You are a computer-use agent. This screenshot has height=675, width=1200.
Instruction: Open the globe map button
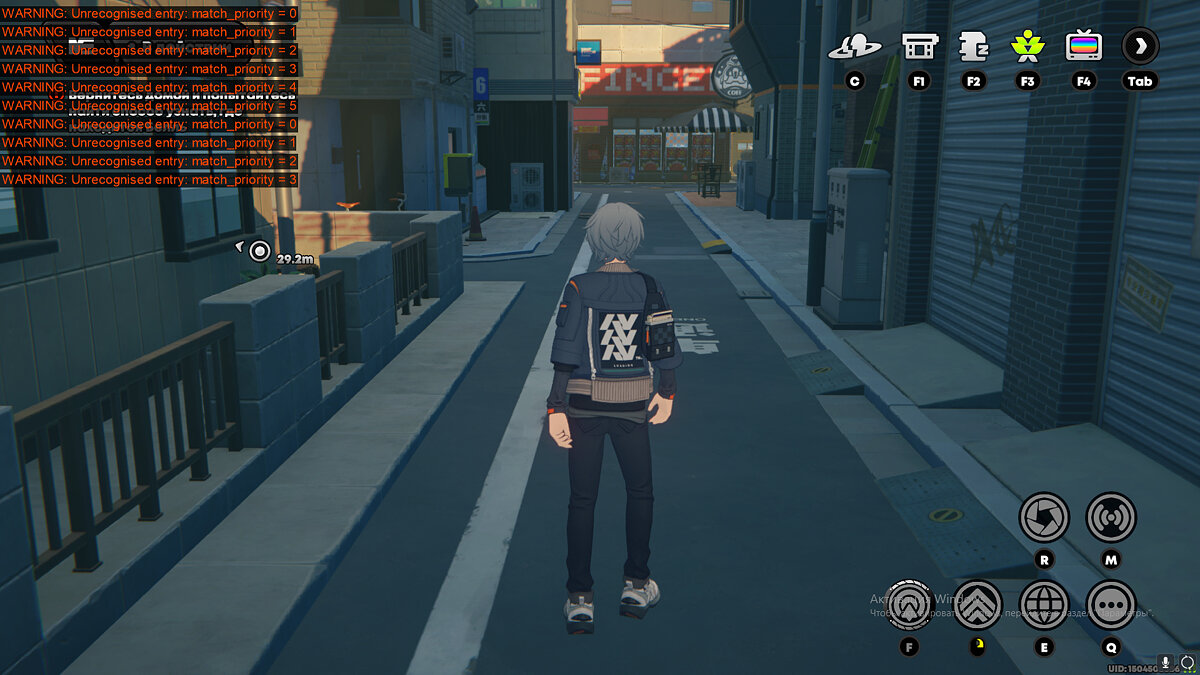(1044, 605)
